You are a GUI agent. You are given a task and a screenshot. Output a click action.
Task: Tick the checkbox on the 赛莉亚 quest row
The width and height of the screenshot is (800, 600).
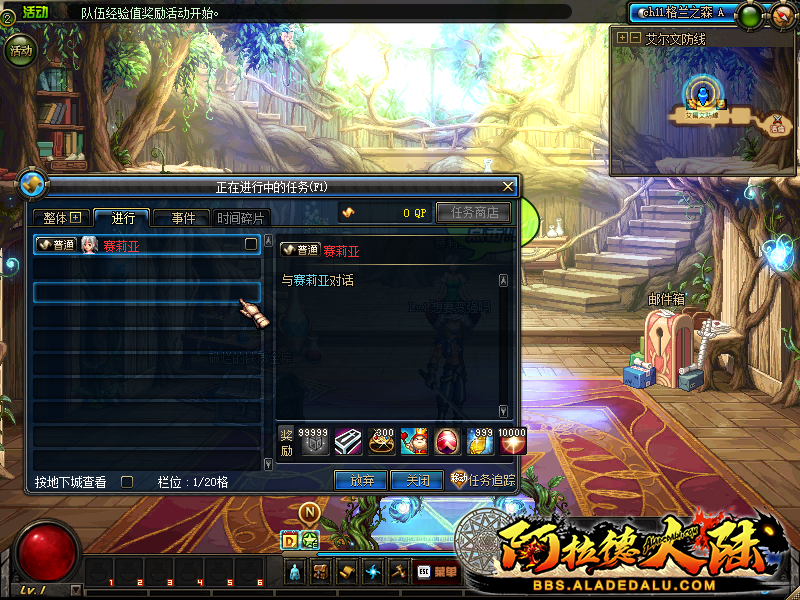point(251,244)
